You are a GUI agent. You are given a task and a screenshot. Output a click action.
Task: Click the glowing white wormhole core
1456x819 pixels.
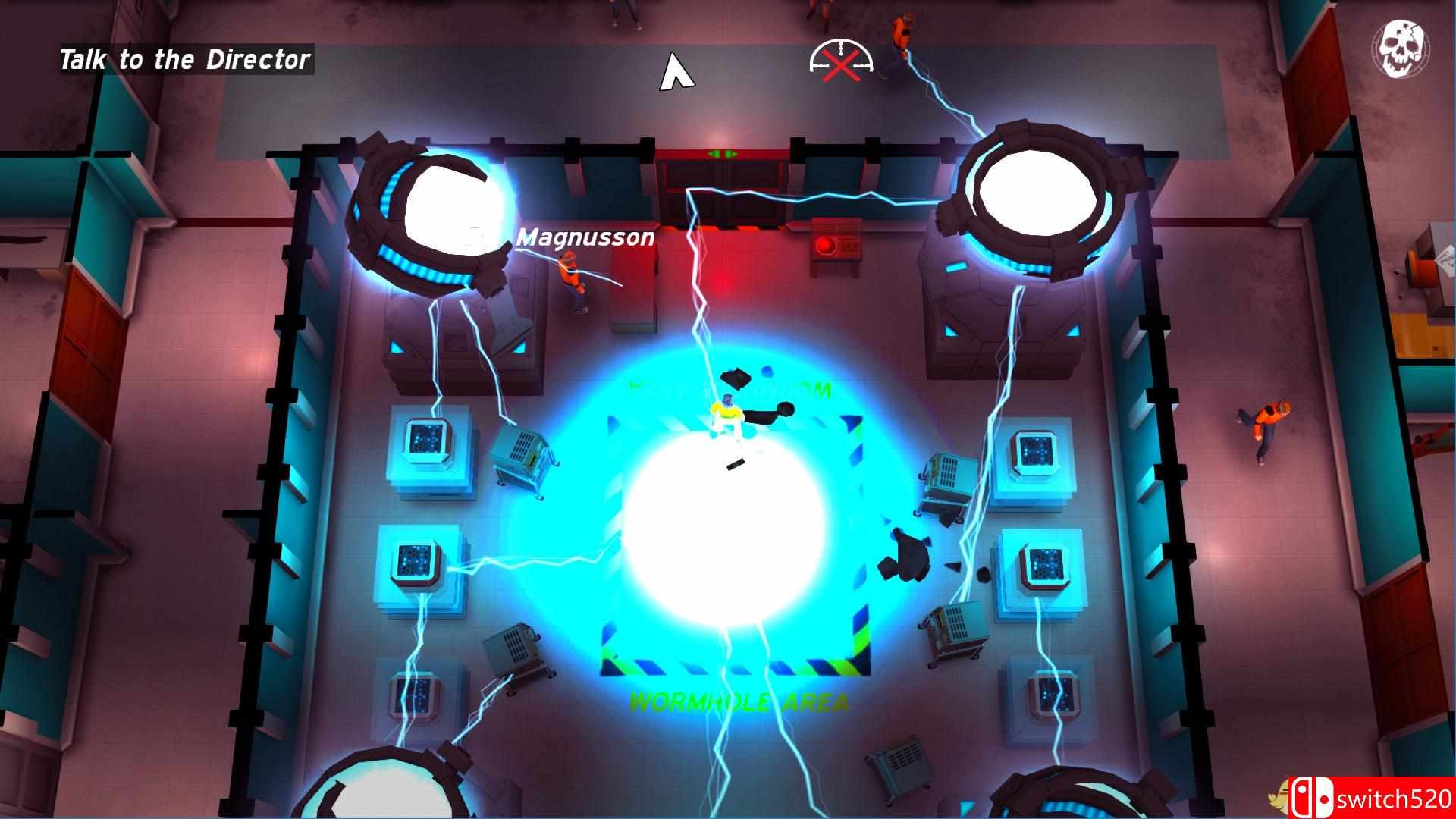click(728, 523)
